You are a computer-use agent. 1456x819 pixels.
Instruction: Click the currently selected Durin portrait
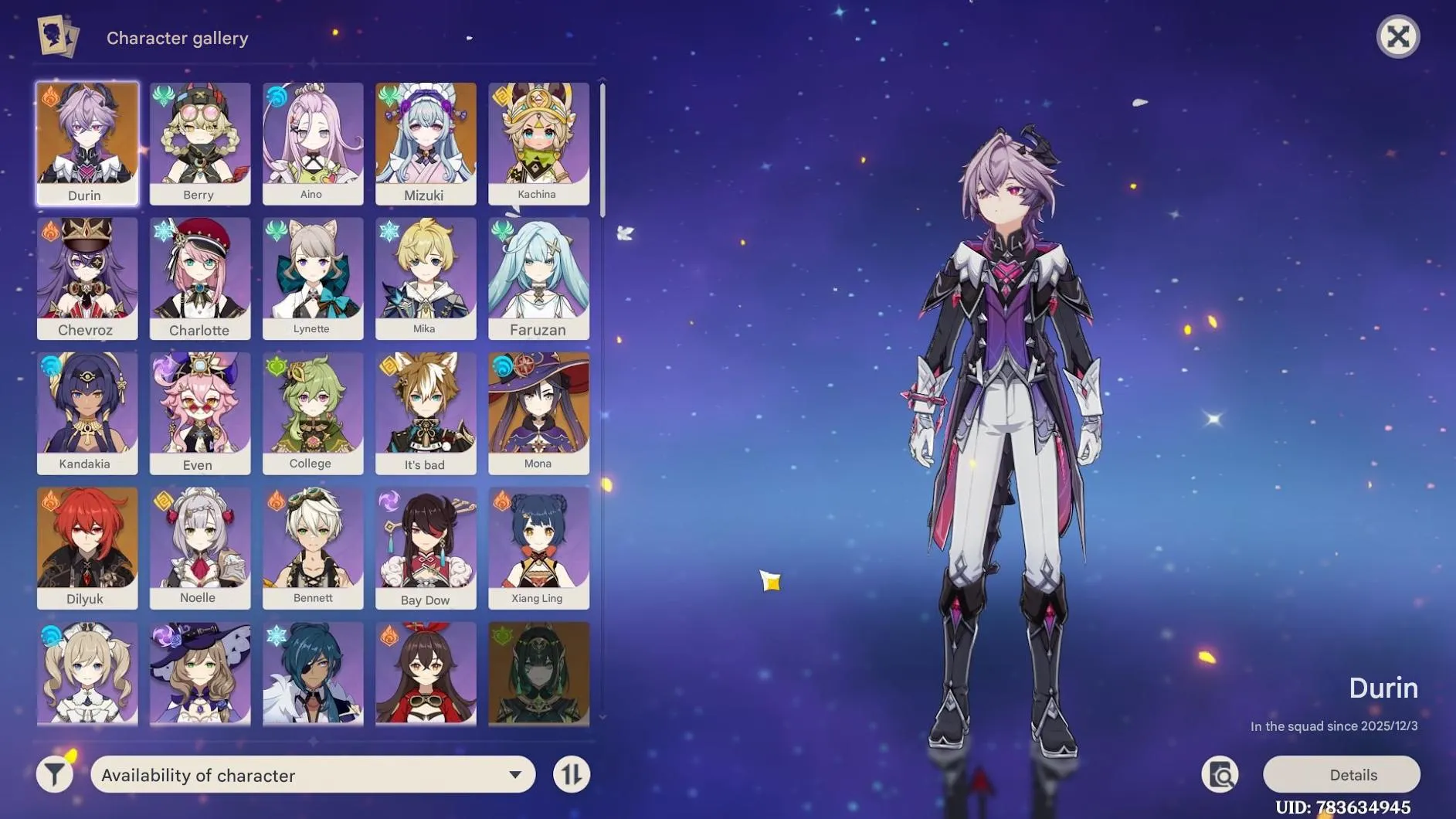point(87,143)
